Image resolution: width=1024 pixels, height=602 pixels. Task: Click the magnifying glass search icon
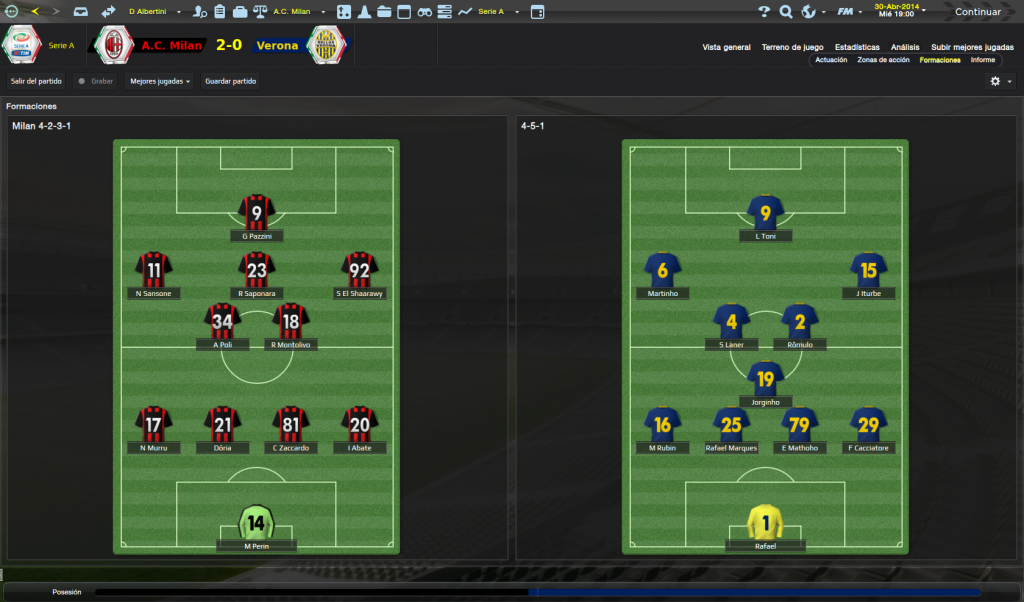[786, 12]
